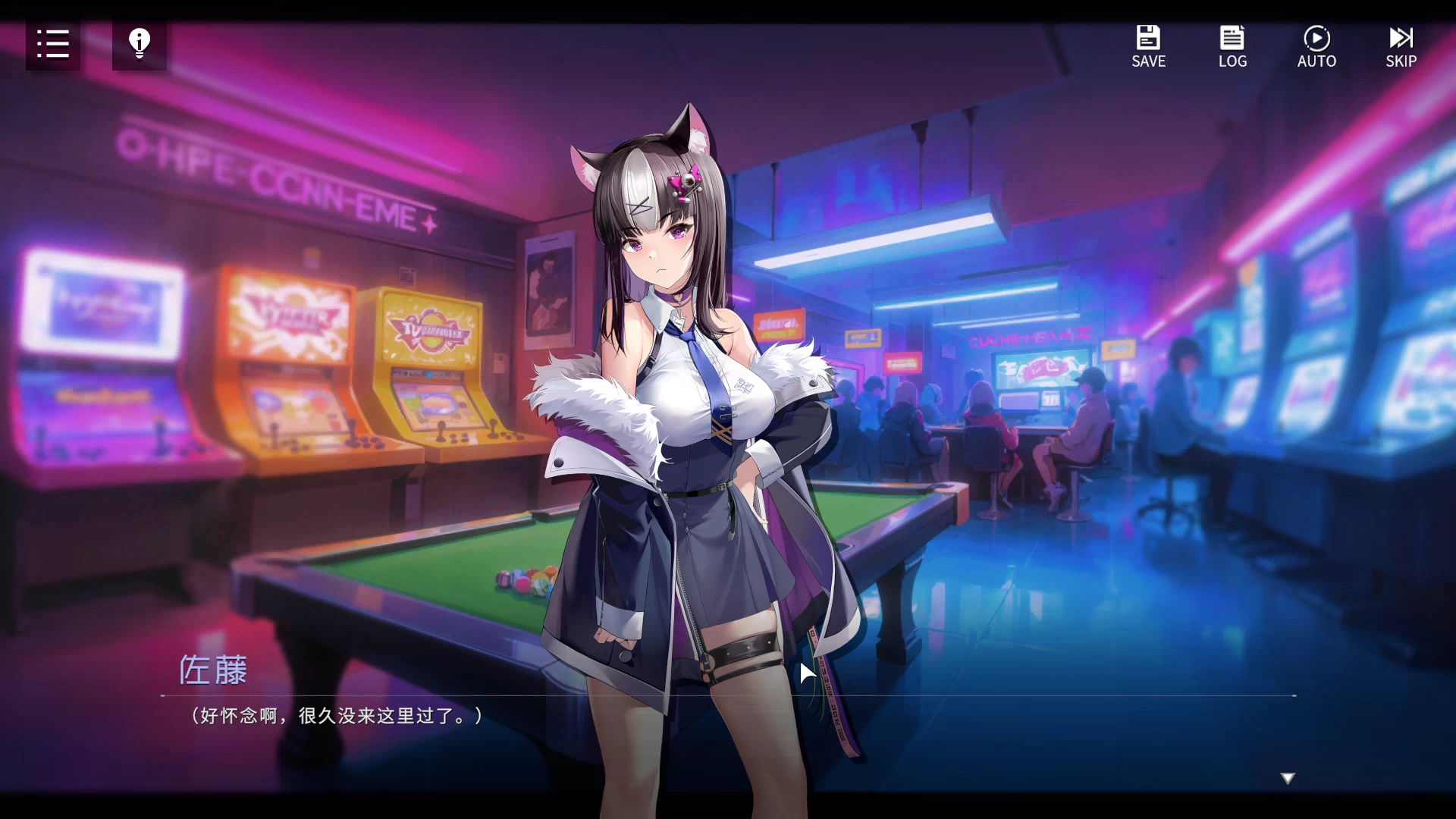Open the save screen
The width and height of the screenshot is (1456, 819).
pos(1148,45)
